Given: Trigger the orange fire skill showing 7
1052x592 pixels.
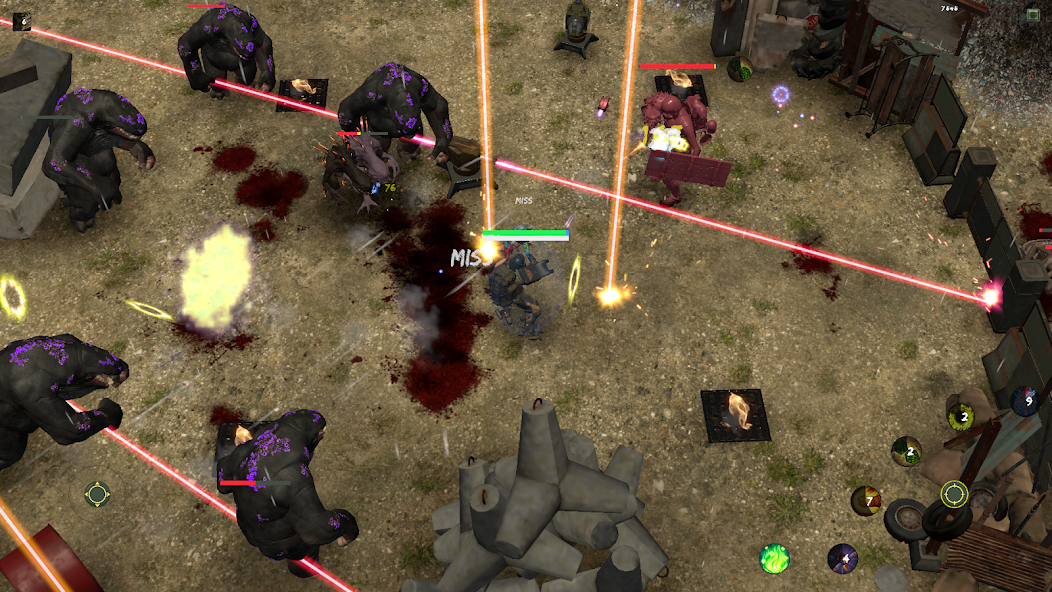Looking at the screenshot, I should (866, 500).
